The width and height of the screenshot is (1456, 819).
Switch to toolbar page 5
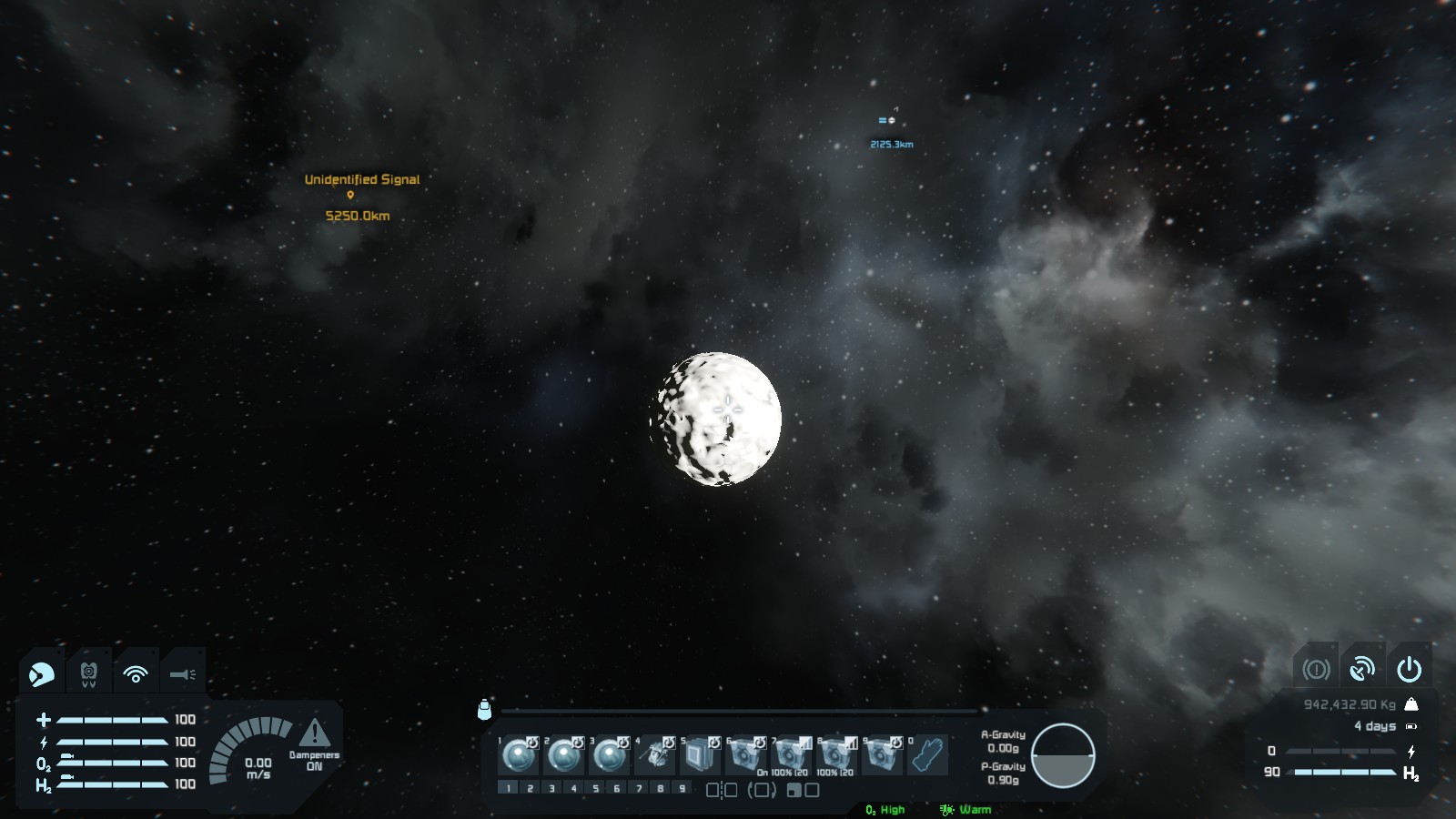595,788
